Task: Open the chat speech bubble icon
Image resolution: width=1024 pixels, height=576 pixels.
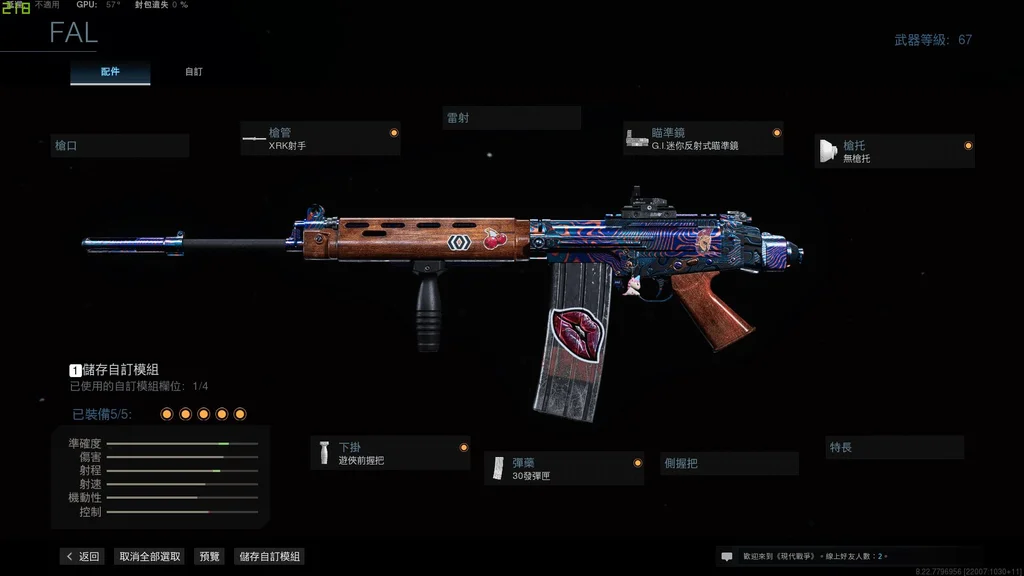Action: point(727,556)
